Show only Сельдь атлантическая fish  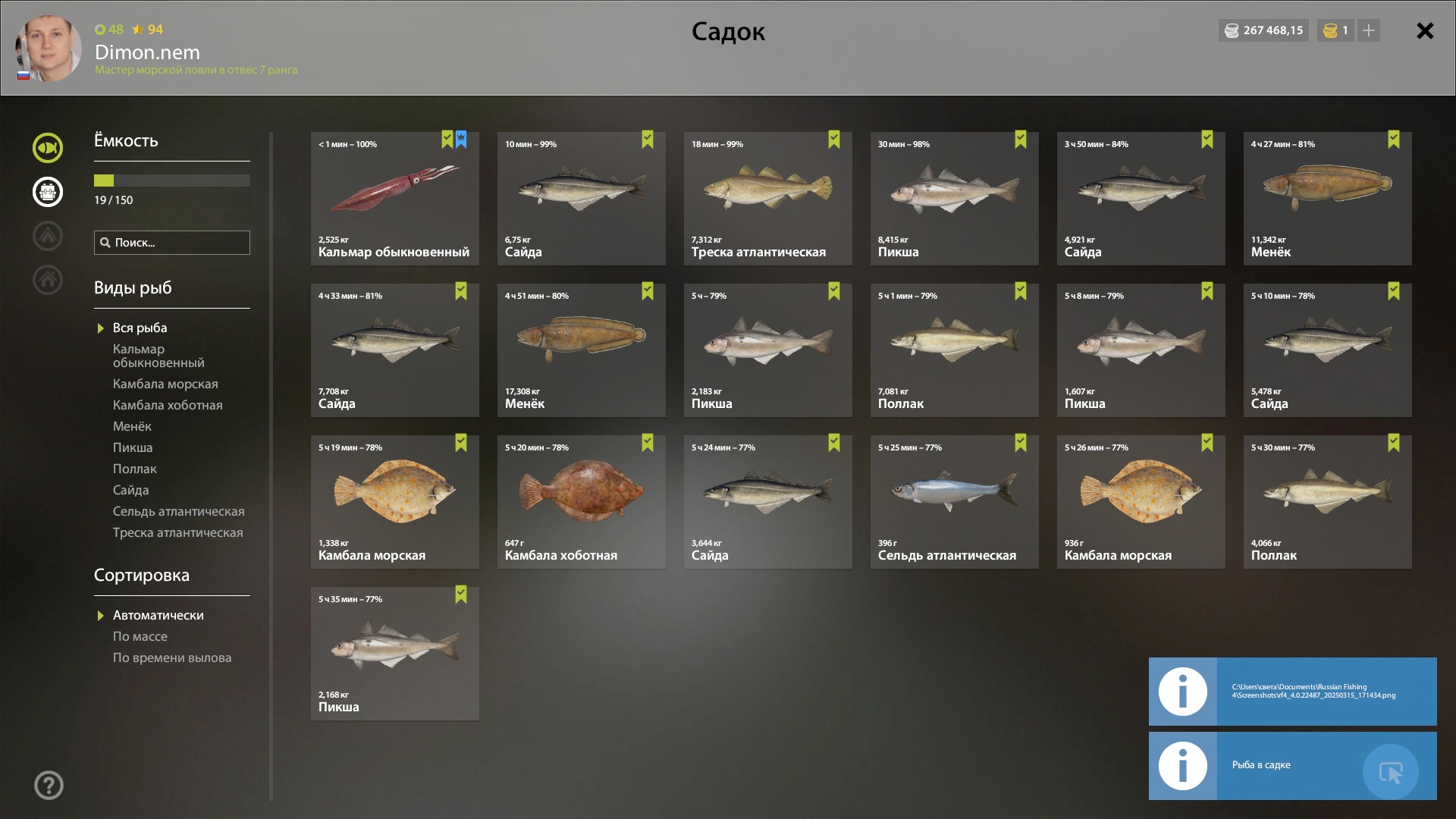178,512
